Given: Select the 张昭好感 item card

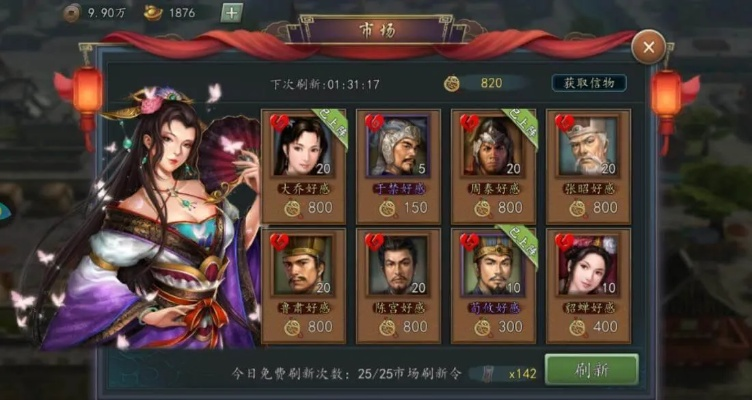Looking at the screenshot, I should [588, 166].
